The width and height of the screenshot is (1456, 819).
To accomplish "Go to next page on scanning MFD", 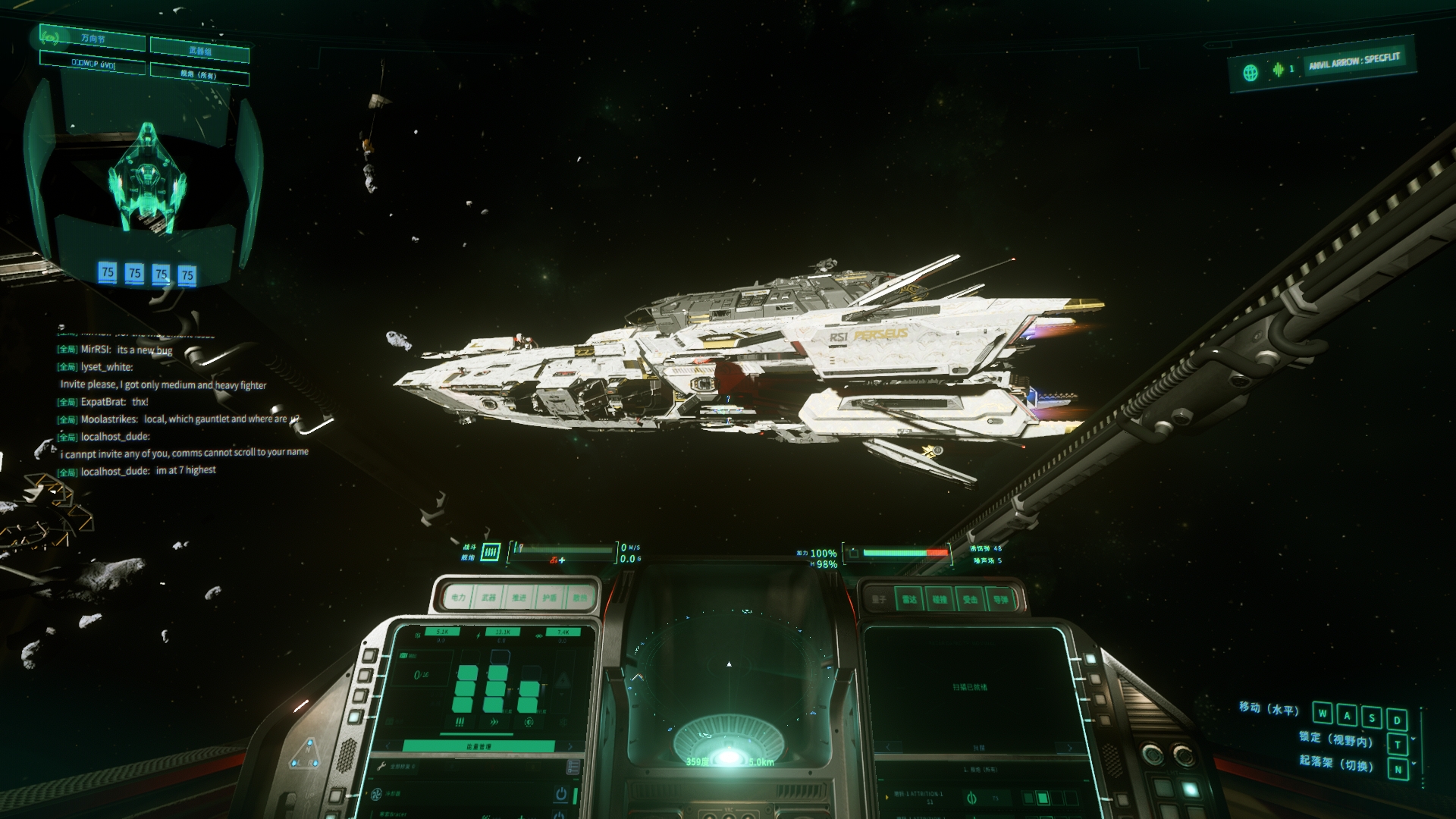I will coord(1070,748).
